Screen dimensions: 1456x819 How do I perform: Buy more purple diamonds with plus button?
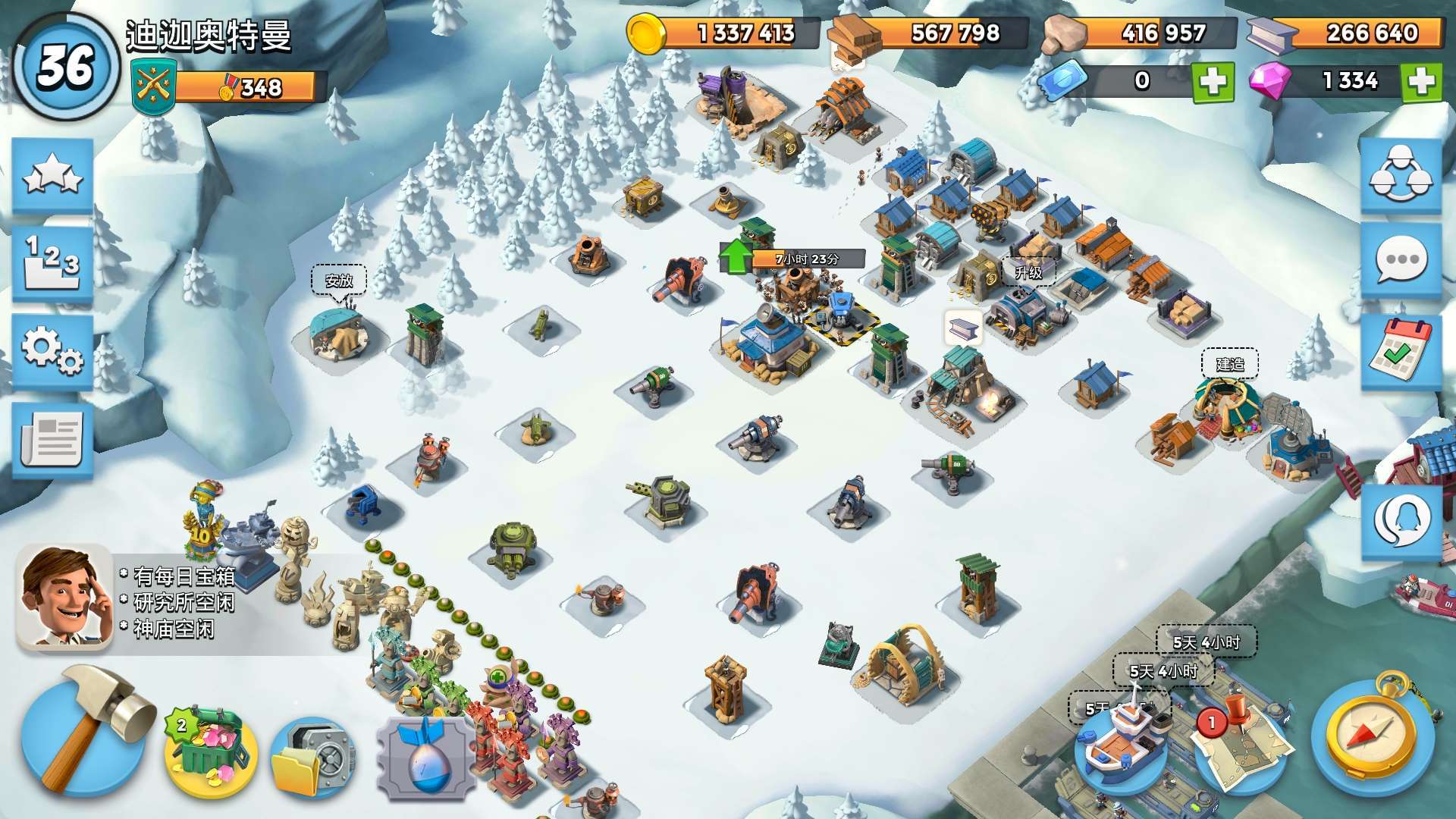pyautogui.click(x=1421, y=82)
